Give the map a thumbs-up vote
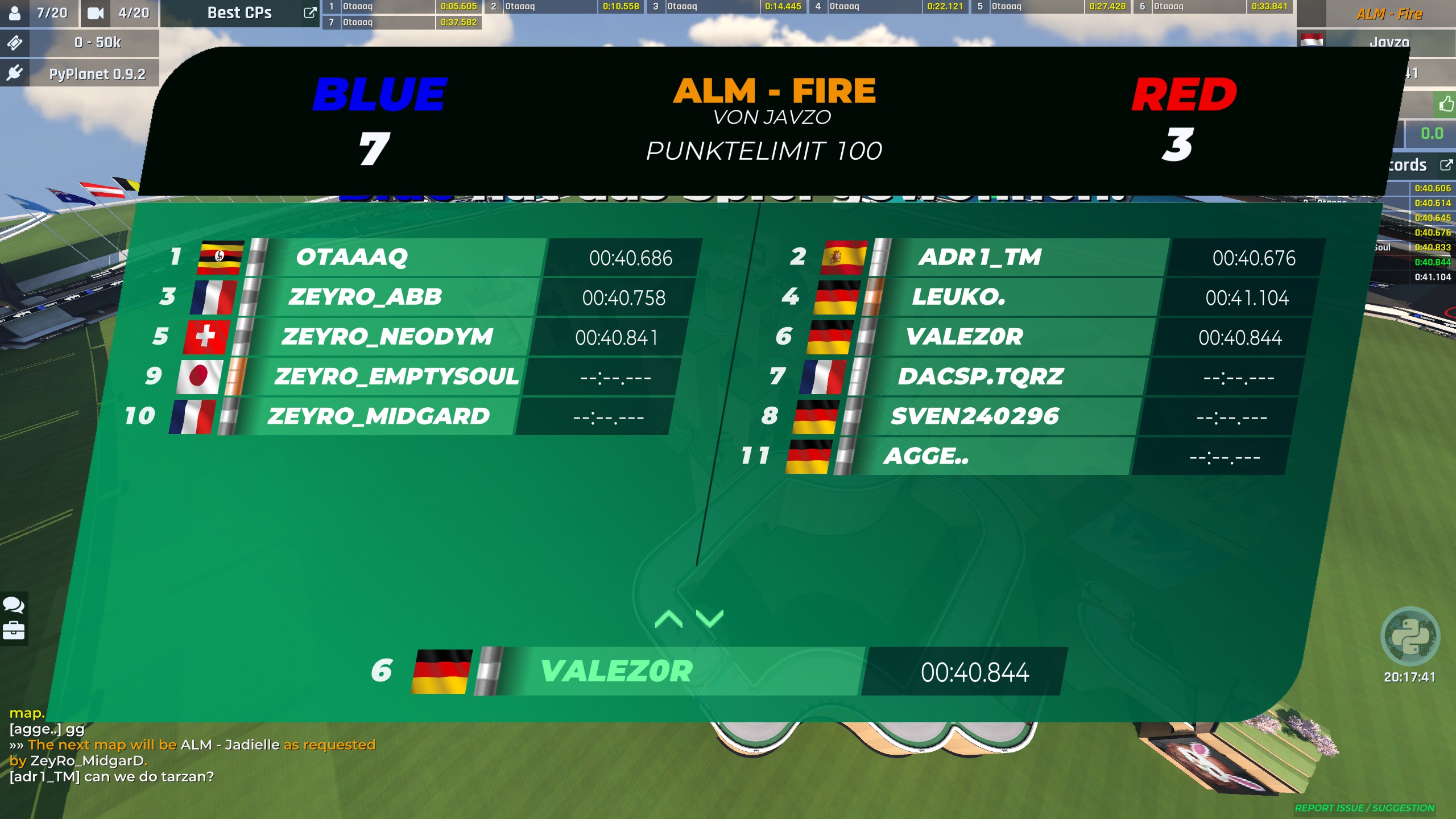The height and width of the screenshot is (819, 1456). (x=1445, y=104)
